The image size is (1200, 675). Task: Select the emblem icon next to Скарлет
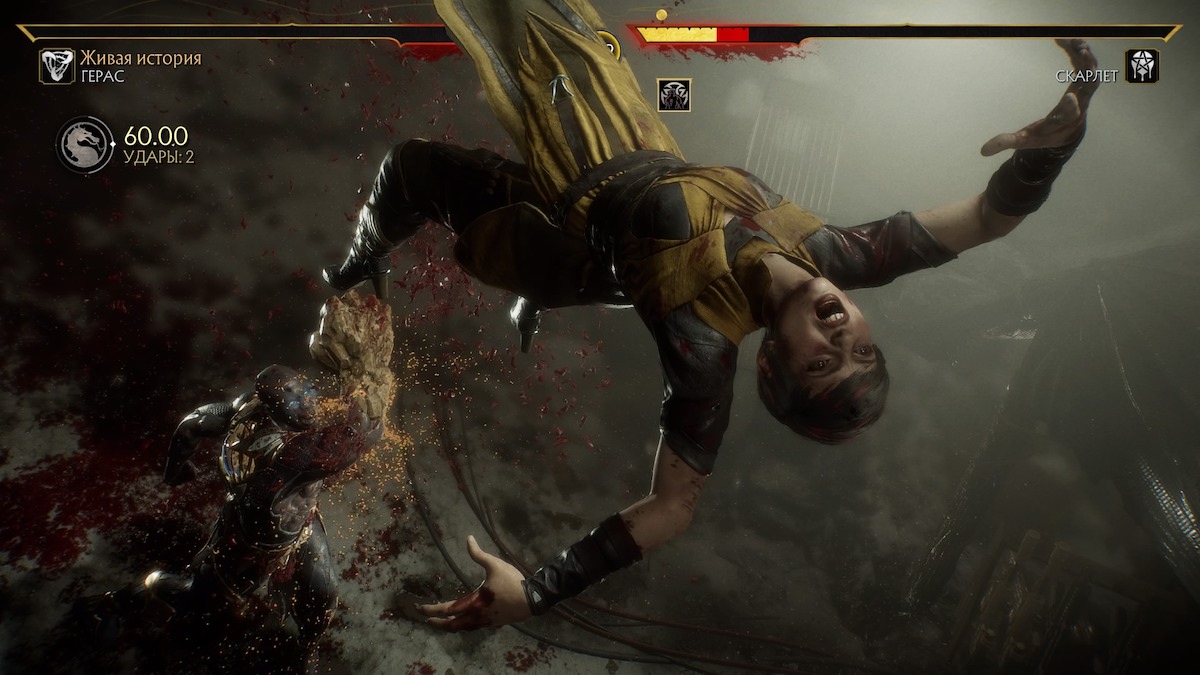1141,66
